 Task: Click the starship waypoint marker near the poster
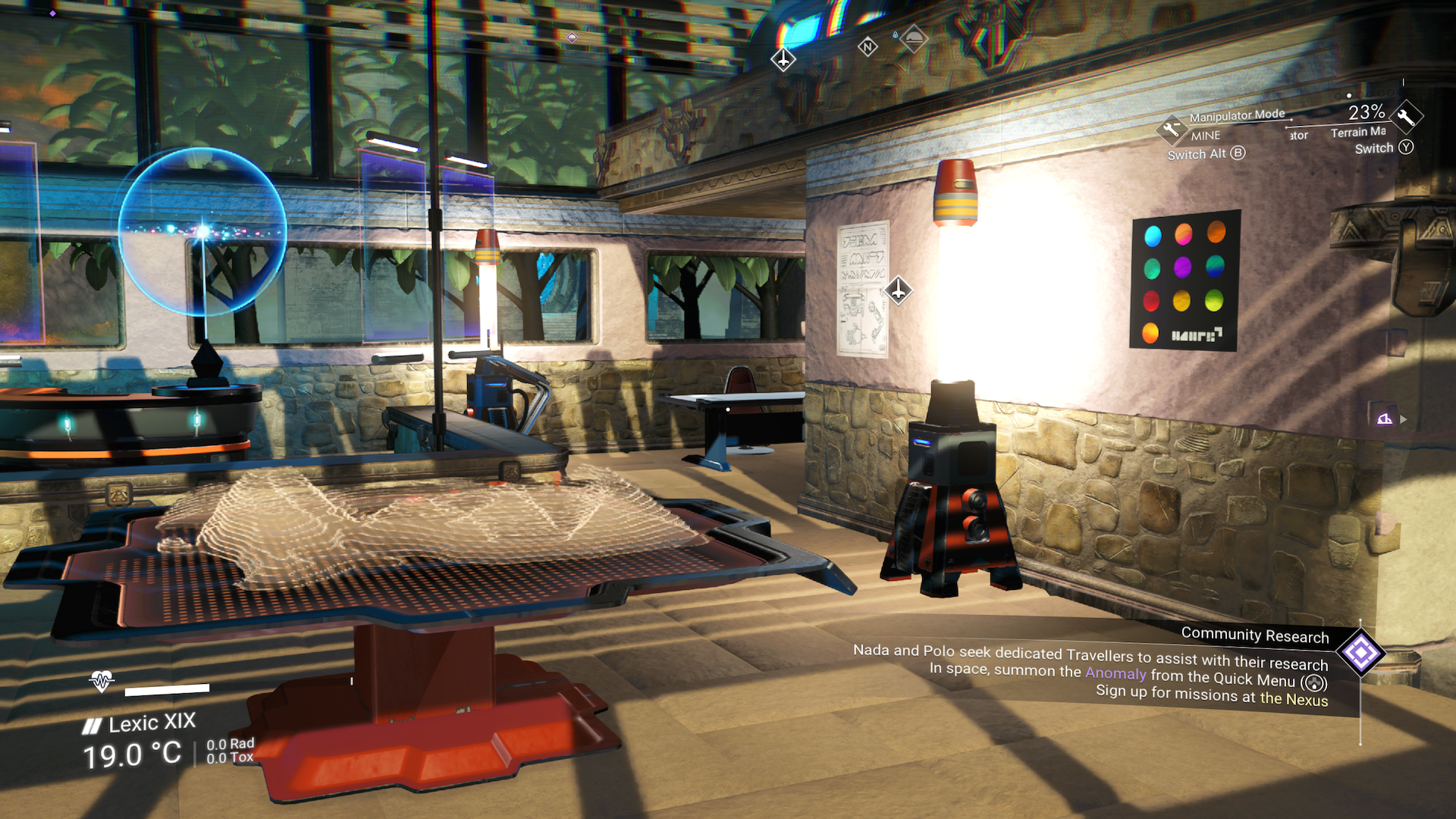(899, 290)
